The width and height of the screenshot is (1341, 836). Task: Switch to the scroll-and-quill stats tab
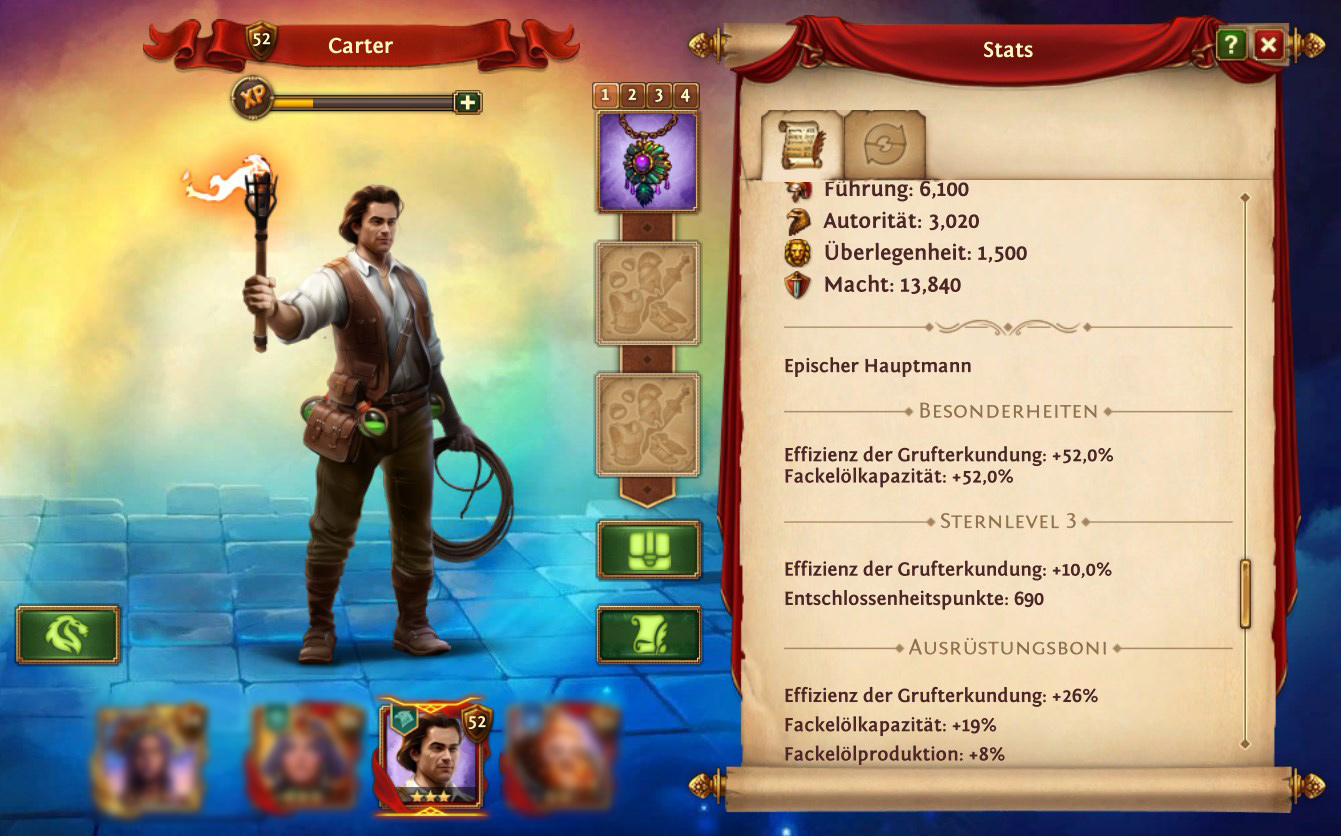pyautogui.click(x=802, y=146)
